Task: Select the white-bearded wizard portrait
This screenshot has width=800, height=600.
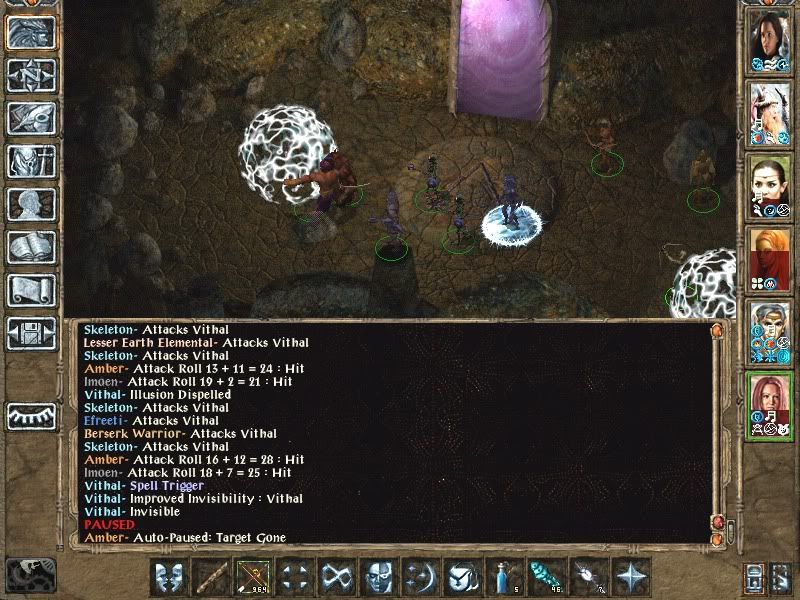Action: pos(770,111)
